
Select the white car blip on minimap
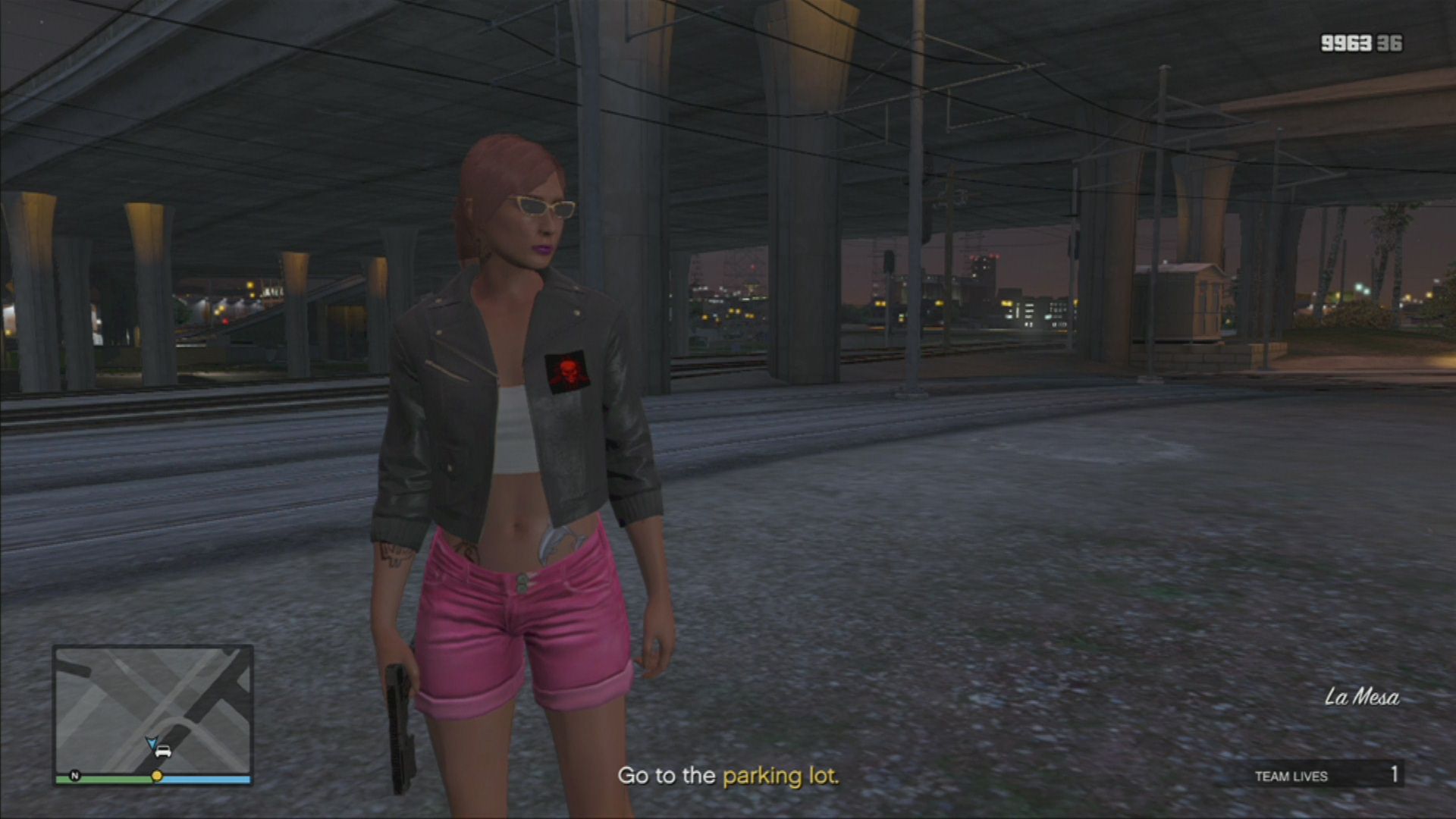point(162,752)
